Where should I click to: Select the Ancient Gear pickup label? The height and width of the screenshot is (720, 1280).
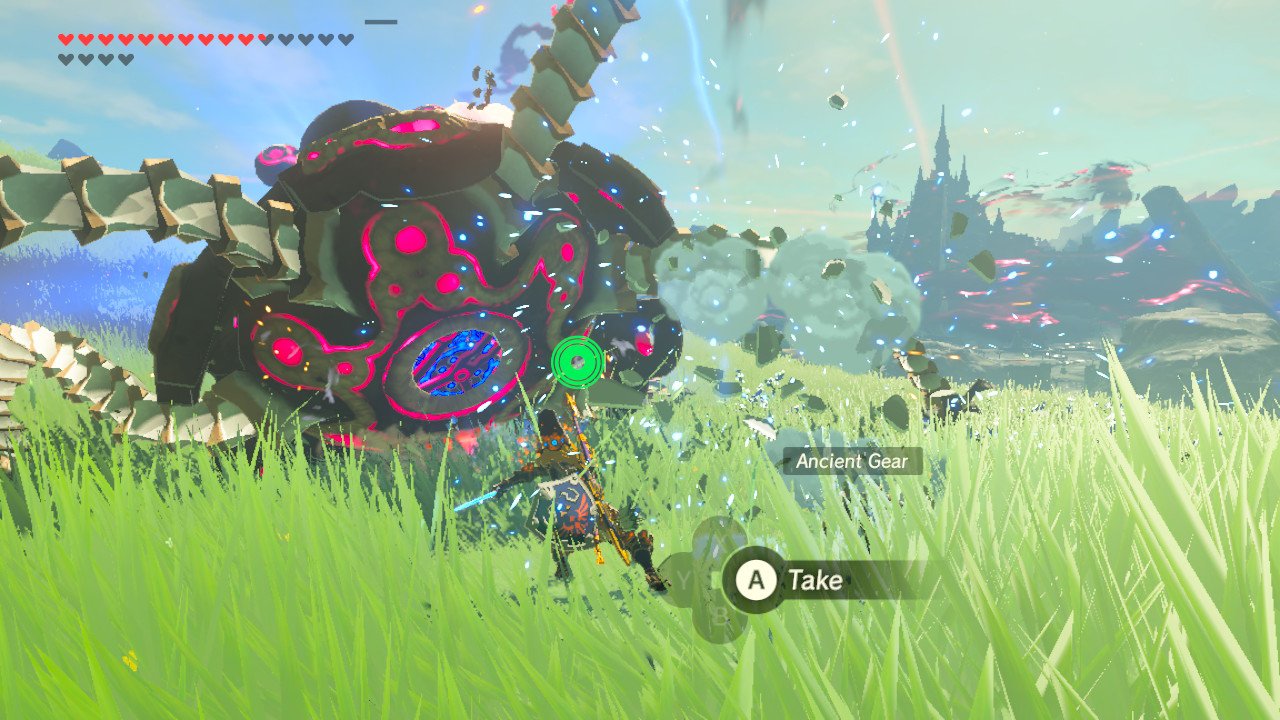[x=851, y=461]
